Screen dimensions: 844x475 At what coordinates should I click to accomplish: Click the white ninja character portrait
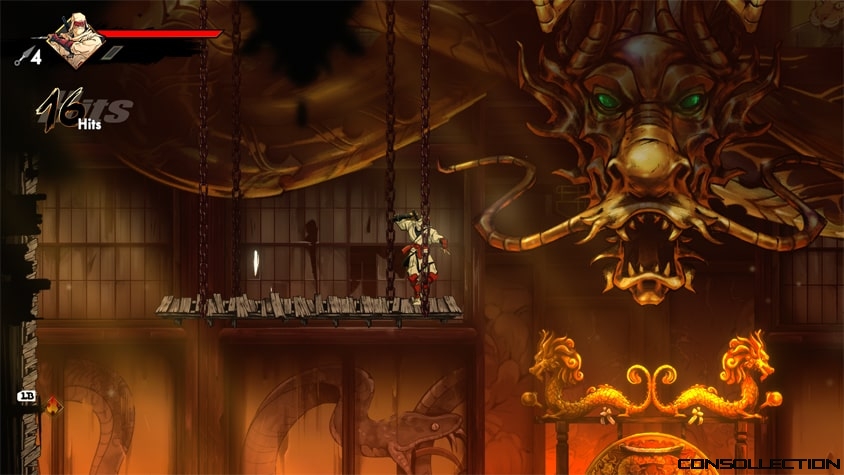point(75,40)
